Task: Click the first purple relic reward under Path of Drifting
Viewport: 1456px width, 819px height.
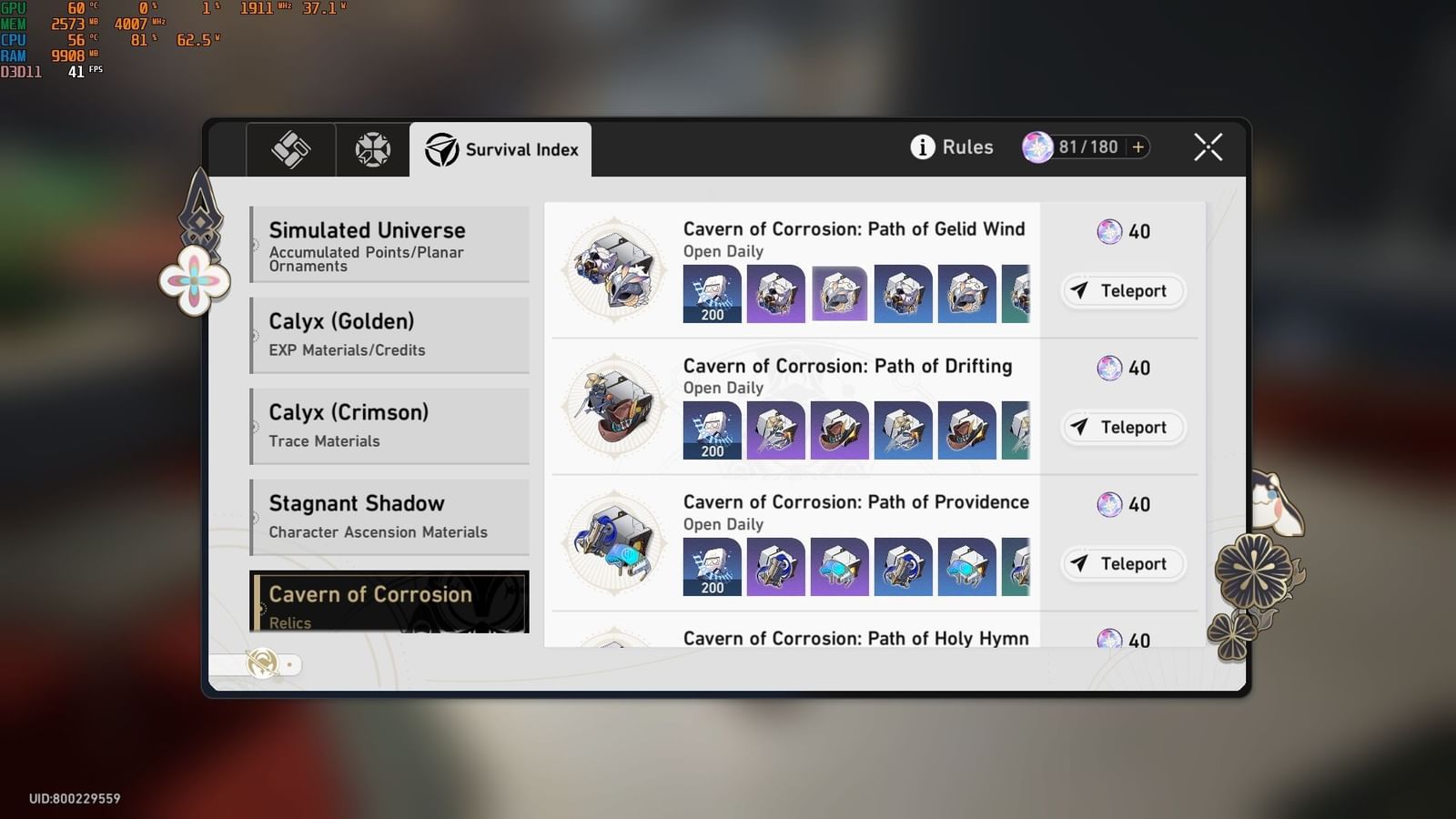Action: tap(775, 430)
